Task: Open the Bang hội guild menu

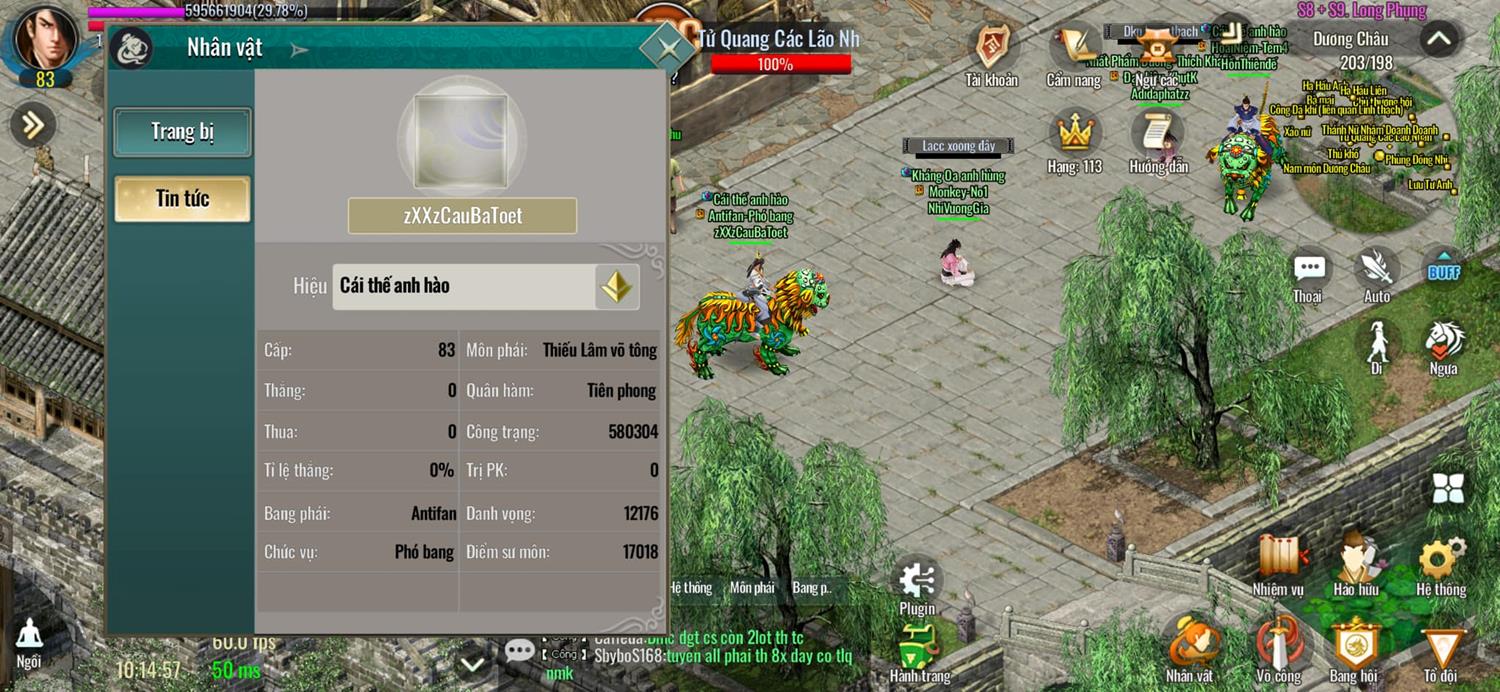Action: point(1354,643)
